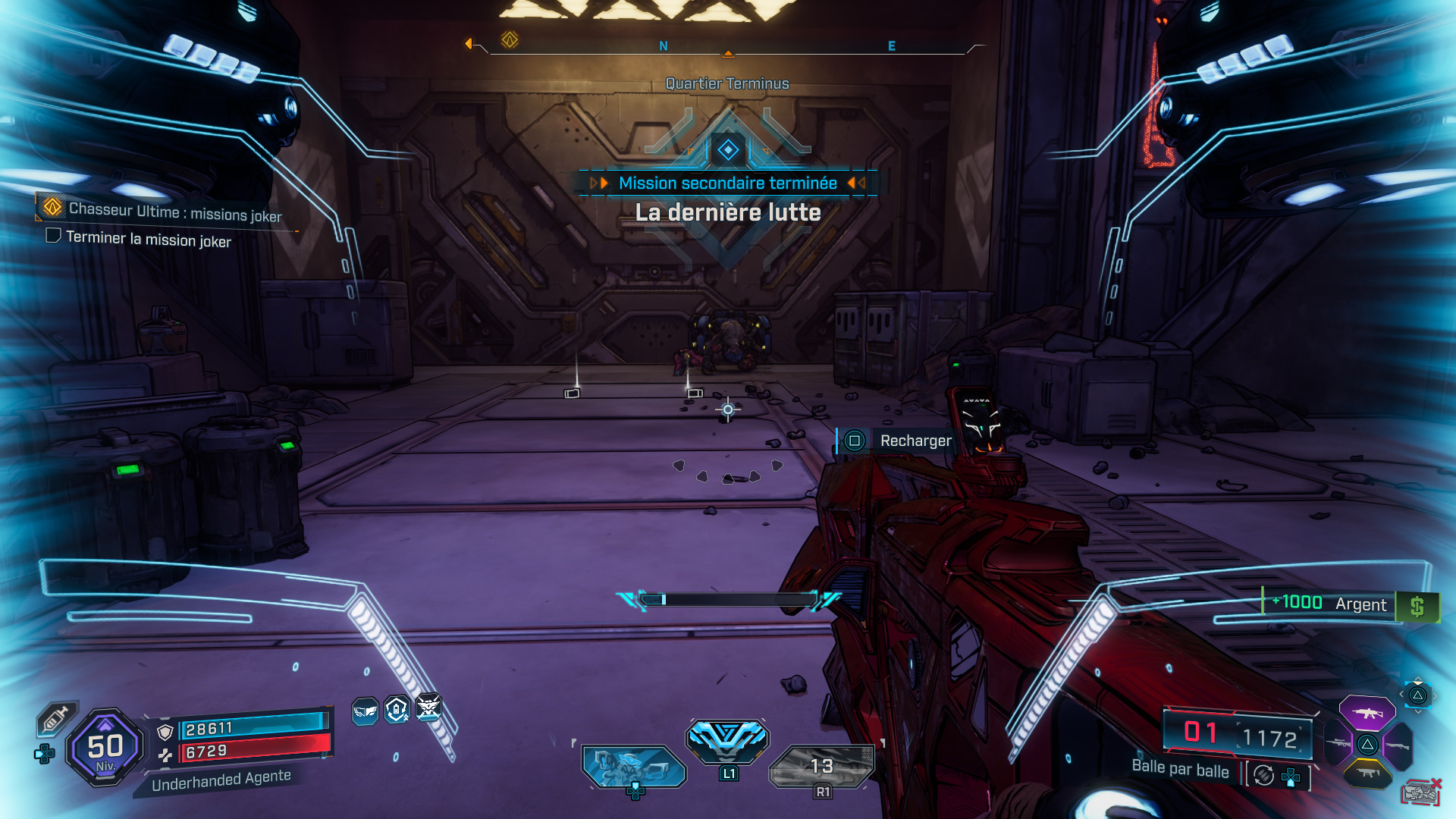This screenshot has width=1456, height=819.
Task: Click the level 50 badge
Action: [x=106, y=747]
